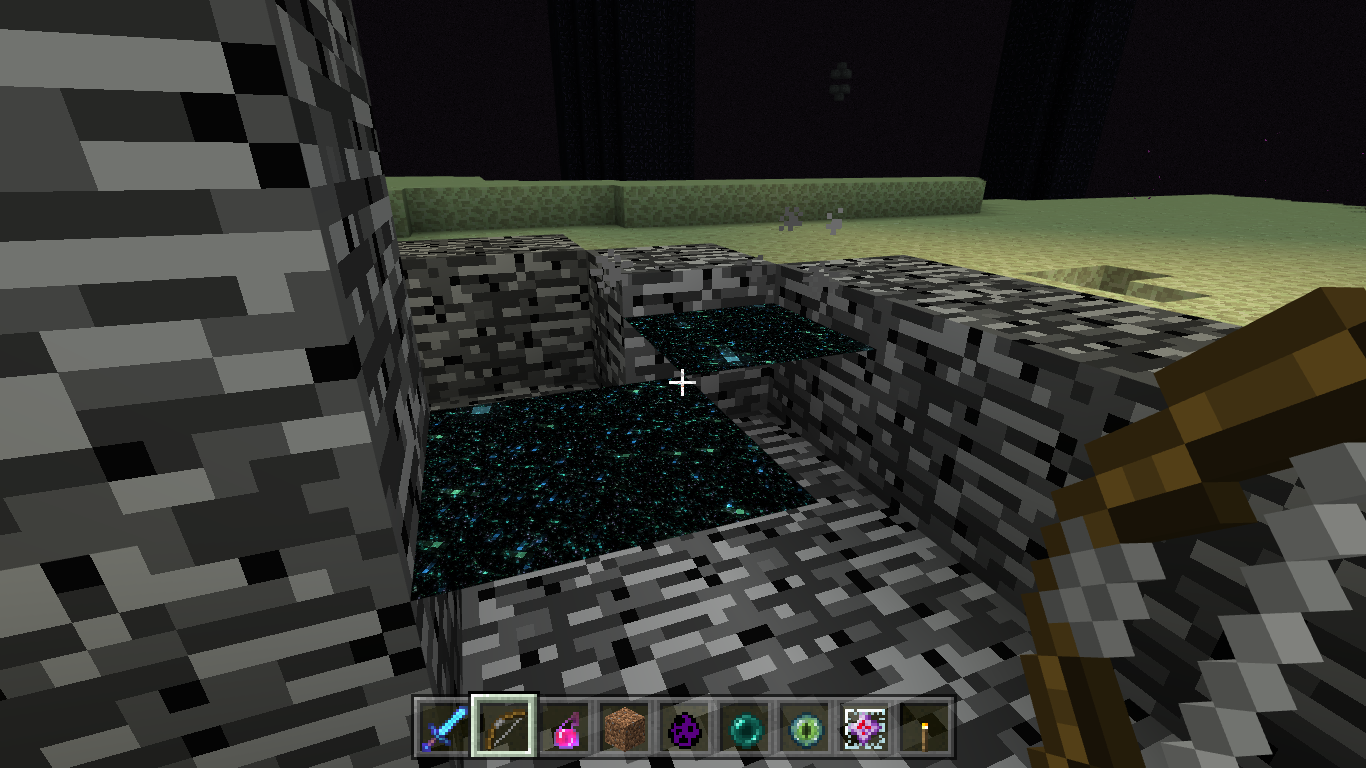1366x768 pixels.
Task: Choose the bow in the hotbar
Action: coord(504,727)
